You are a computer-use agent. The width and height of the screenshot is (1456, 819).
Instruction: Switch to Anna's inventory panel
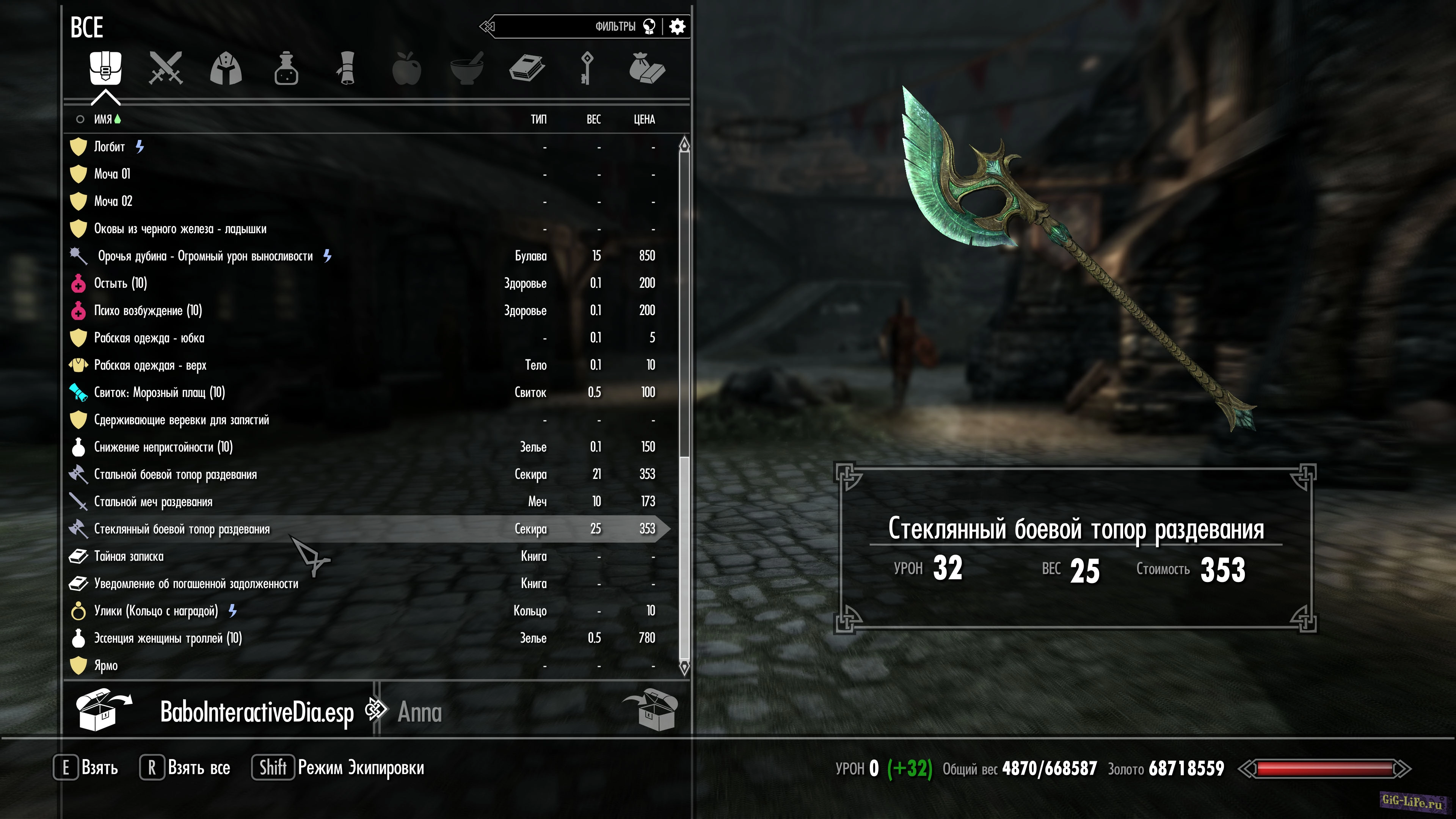(x=419, y=712)
